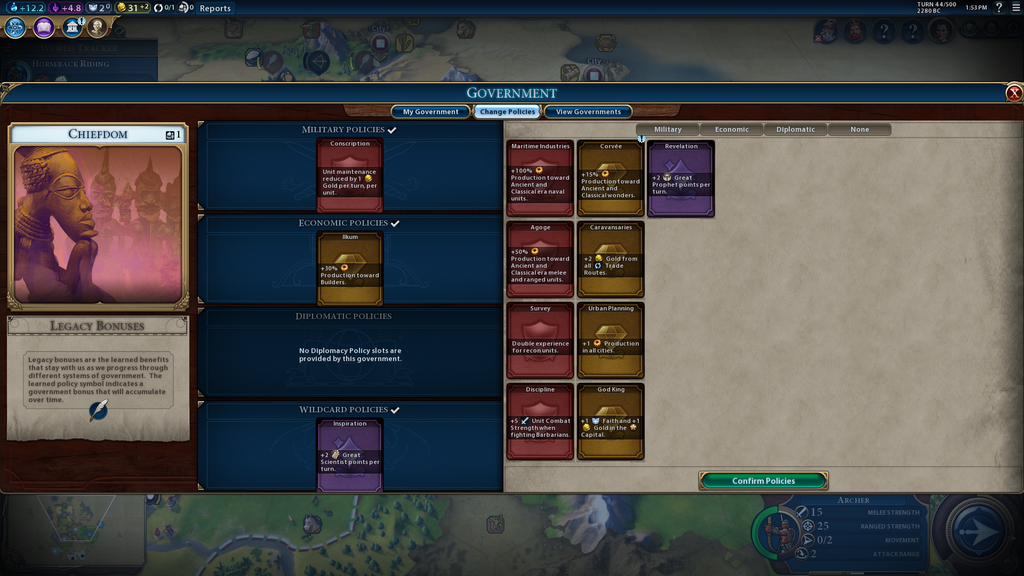The height and width of the screenshot is (576, 1024).
Task: Show only Diplomatic policies
Action: [x=795, y=129]
